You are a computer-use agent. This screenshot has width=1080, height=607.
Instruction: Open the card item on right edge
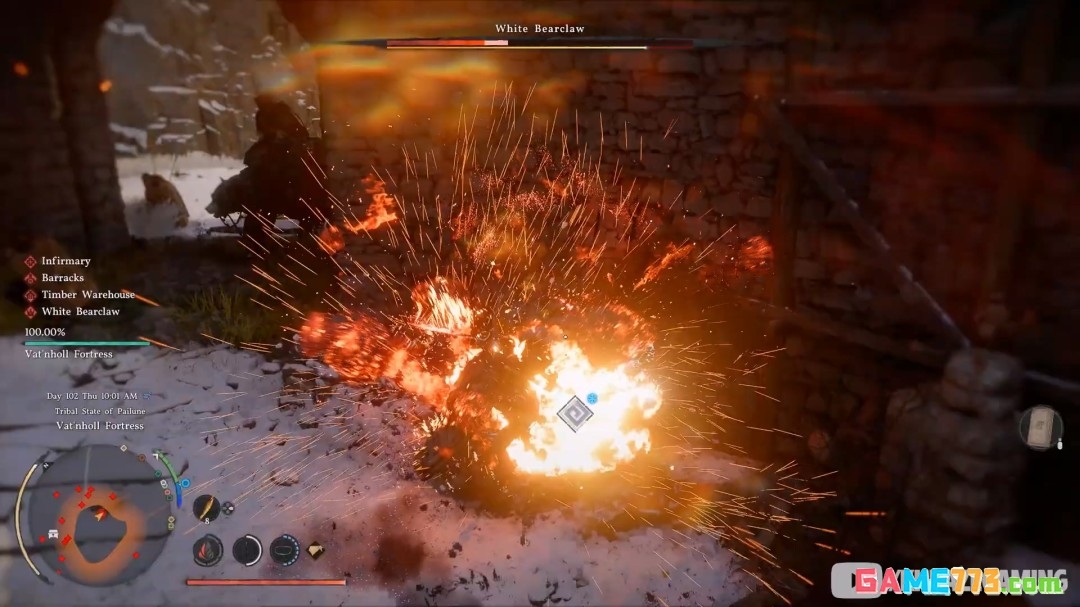[x=1041, y=427]
